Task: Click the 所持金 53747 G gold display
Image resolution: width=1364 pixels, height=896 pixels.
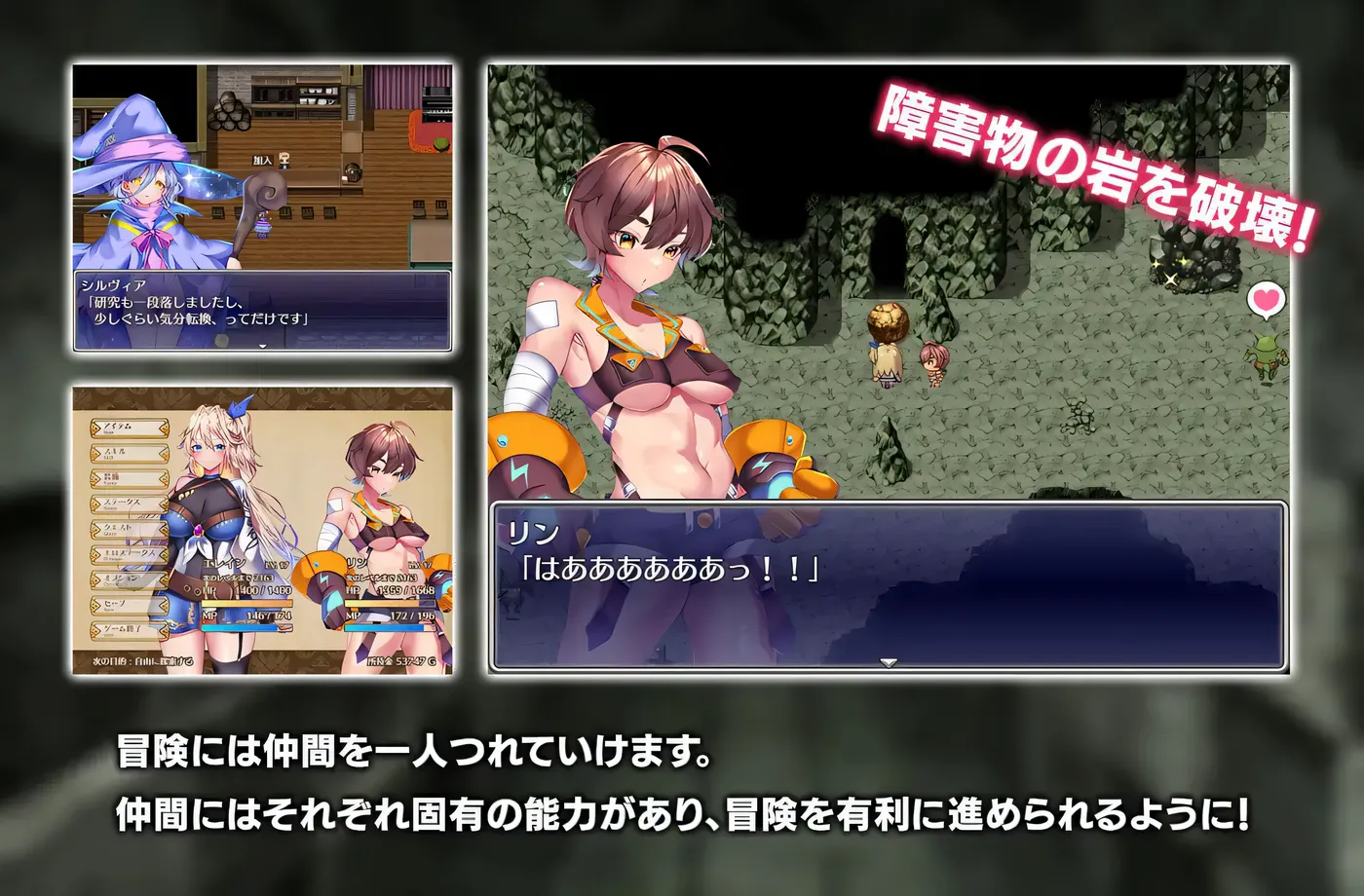Action: tap(403, 660)
